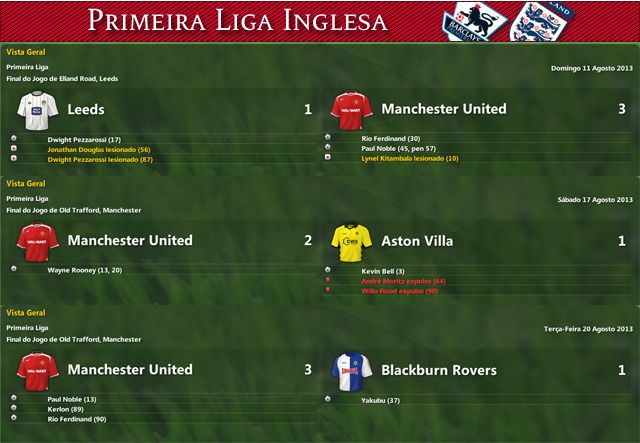Select André Moritz expulso (64) entry
Screen dimensions: 640x443
(x=403, y=281)
